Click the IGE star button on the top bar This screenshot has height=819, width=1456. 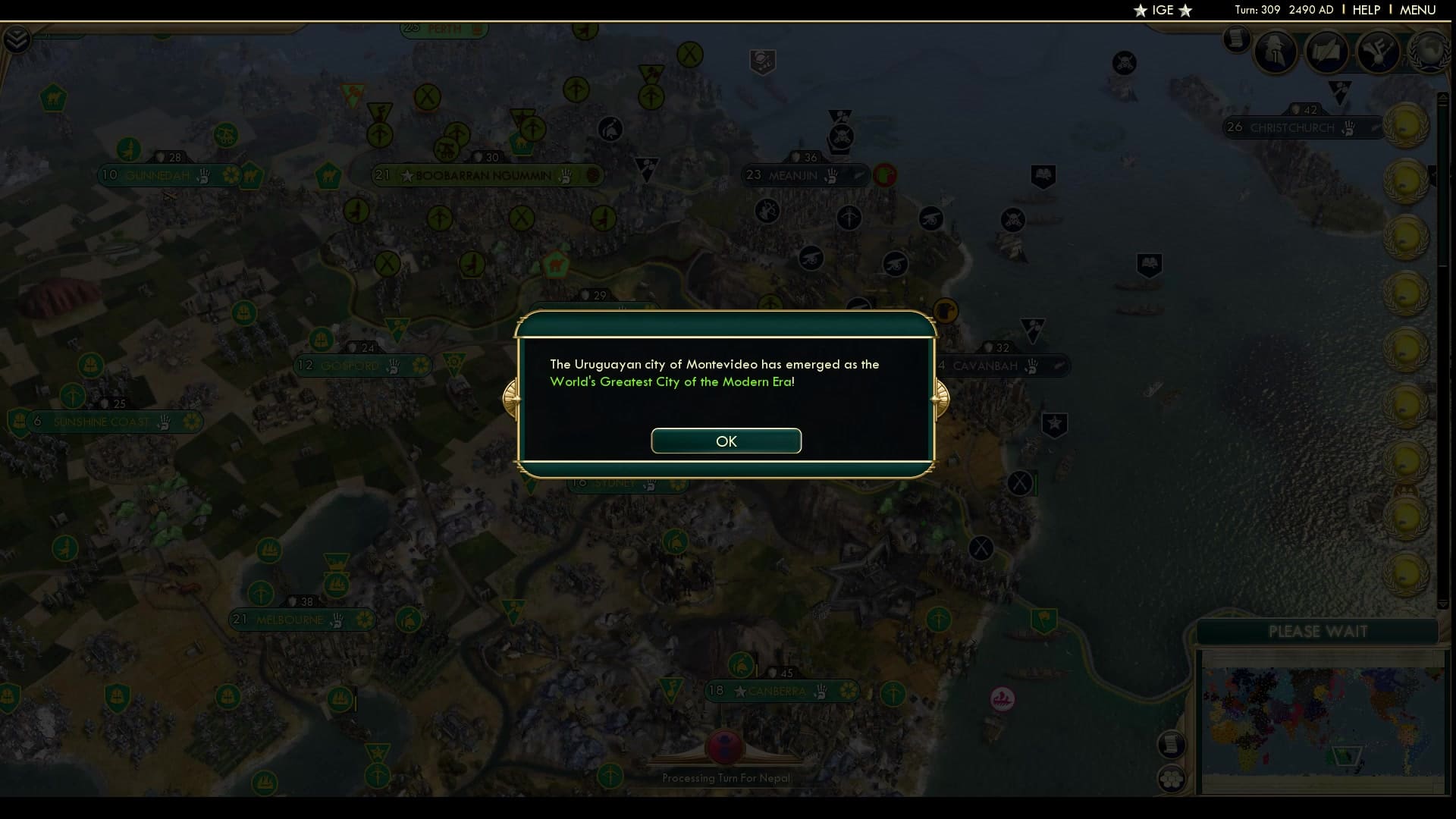tap(1161, 10)
